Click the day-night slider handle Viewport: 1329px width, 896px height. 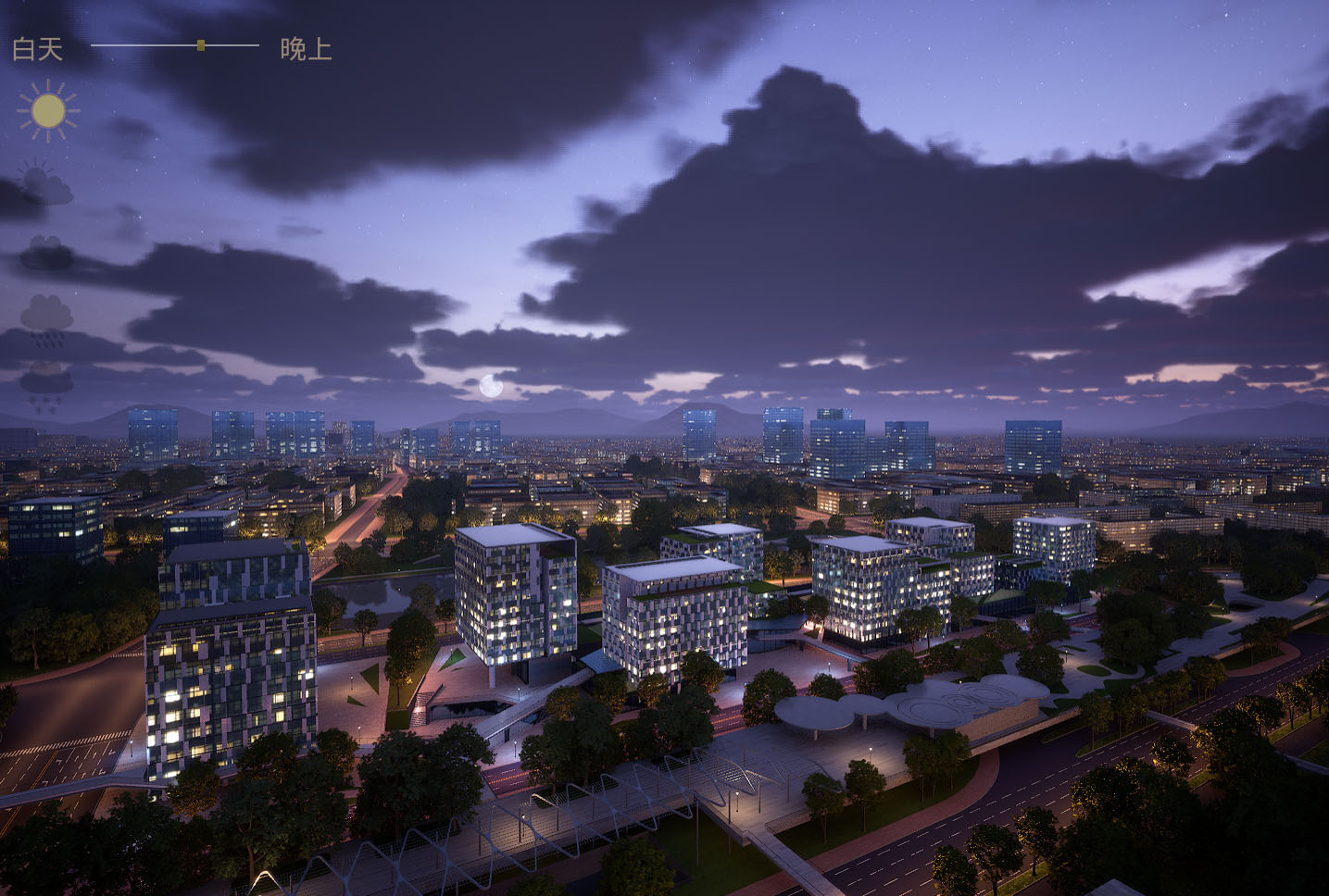point(201,44)
